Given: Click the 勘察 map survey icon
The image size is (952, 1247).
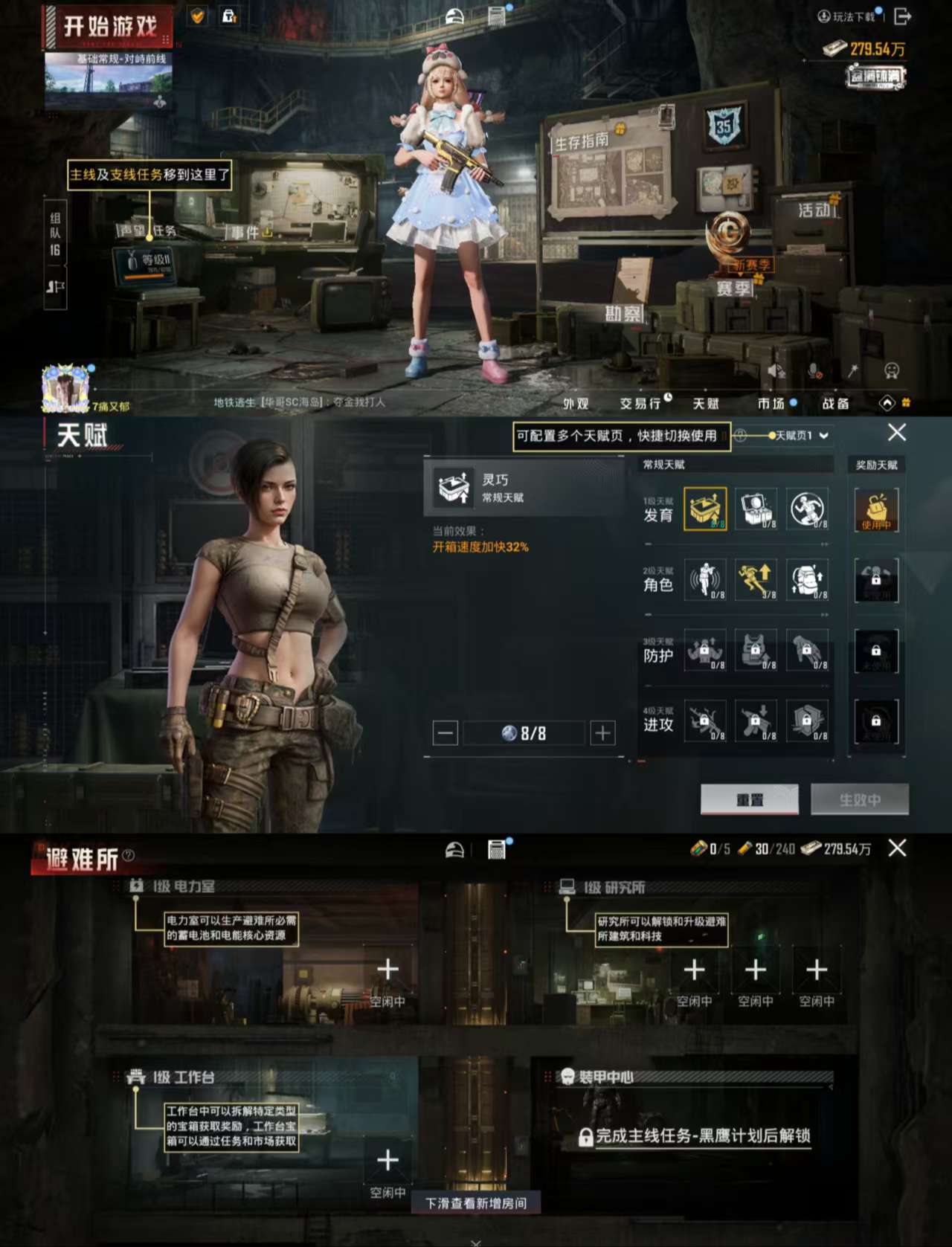Looking at the screenshot, I should [x=625, y=312].
